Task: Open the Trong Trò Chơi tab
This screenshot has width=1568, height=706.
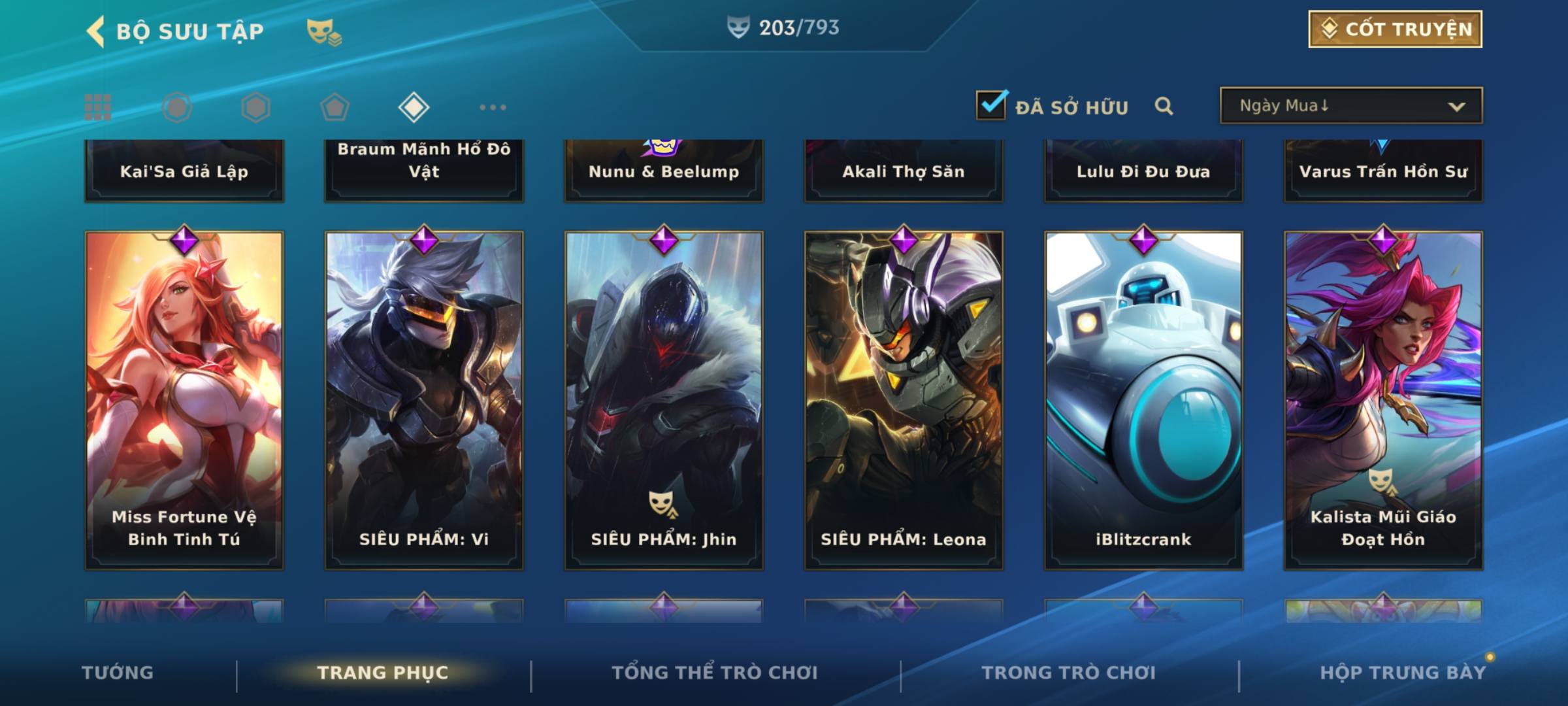Action: coord(1068,673)
